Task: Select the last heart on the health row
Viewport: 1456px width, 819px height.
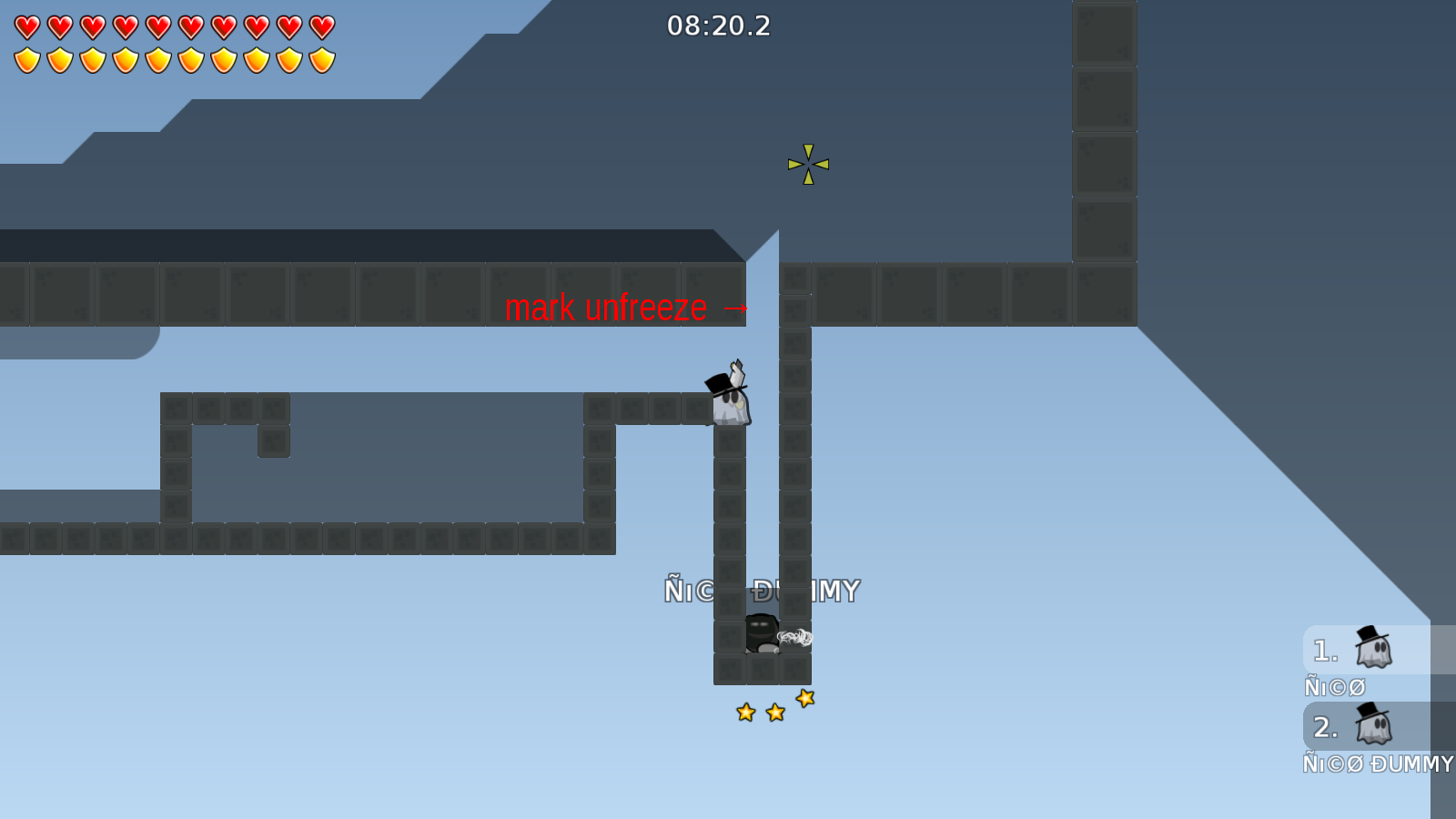Action: point(320,25)
